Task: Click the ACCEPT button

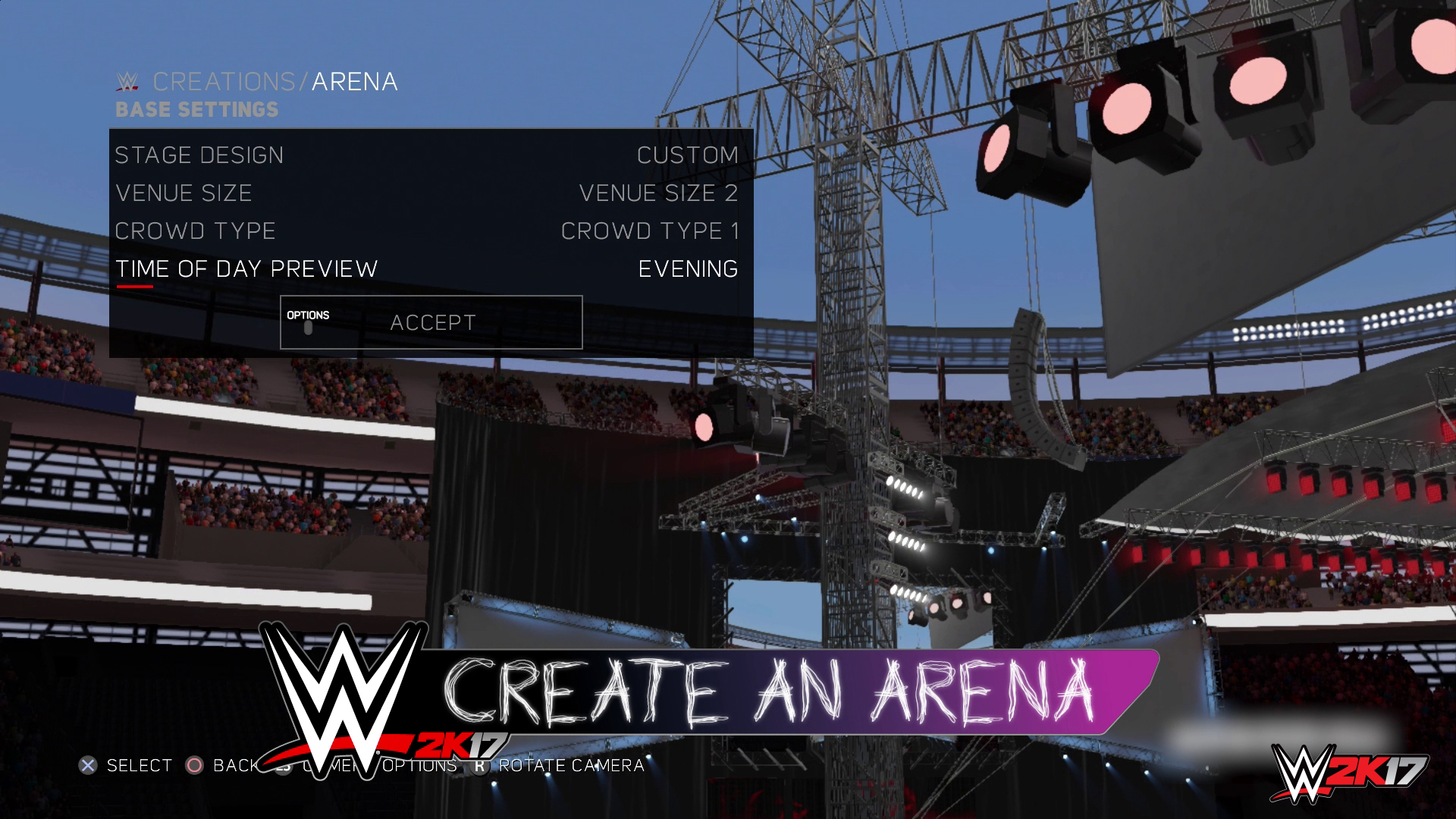Action: point(432,322)
